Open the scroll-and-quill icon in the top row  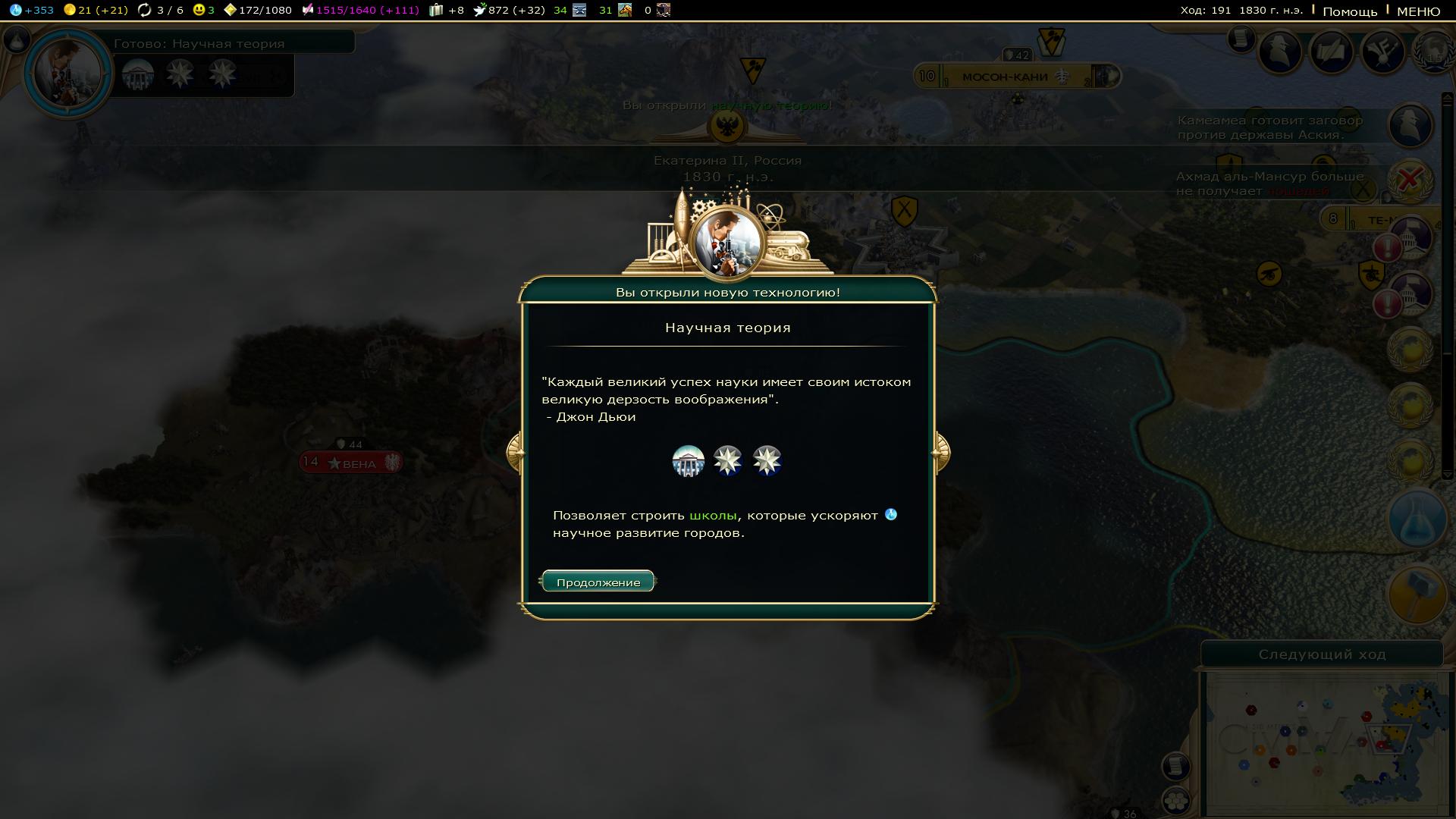[1332, 52]
